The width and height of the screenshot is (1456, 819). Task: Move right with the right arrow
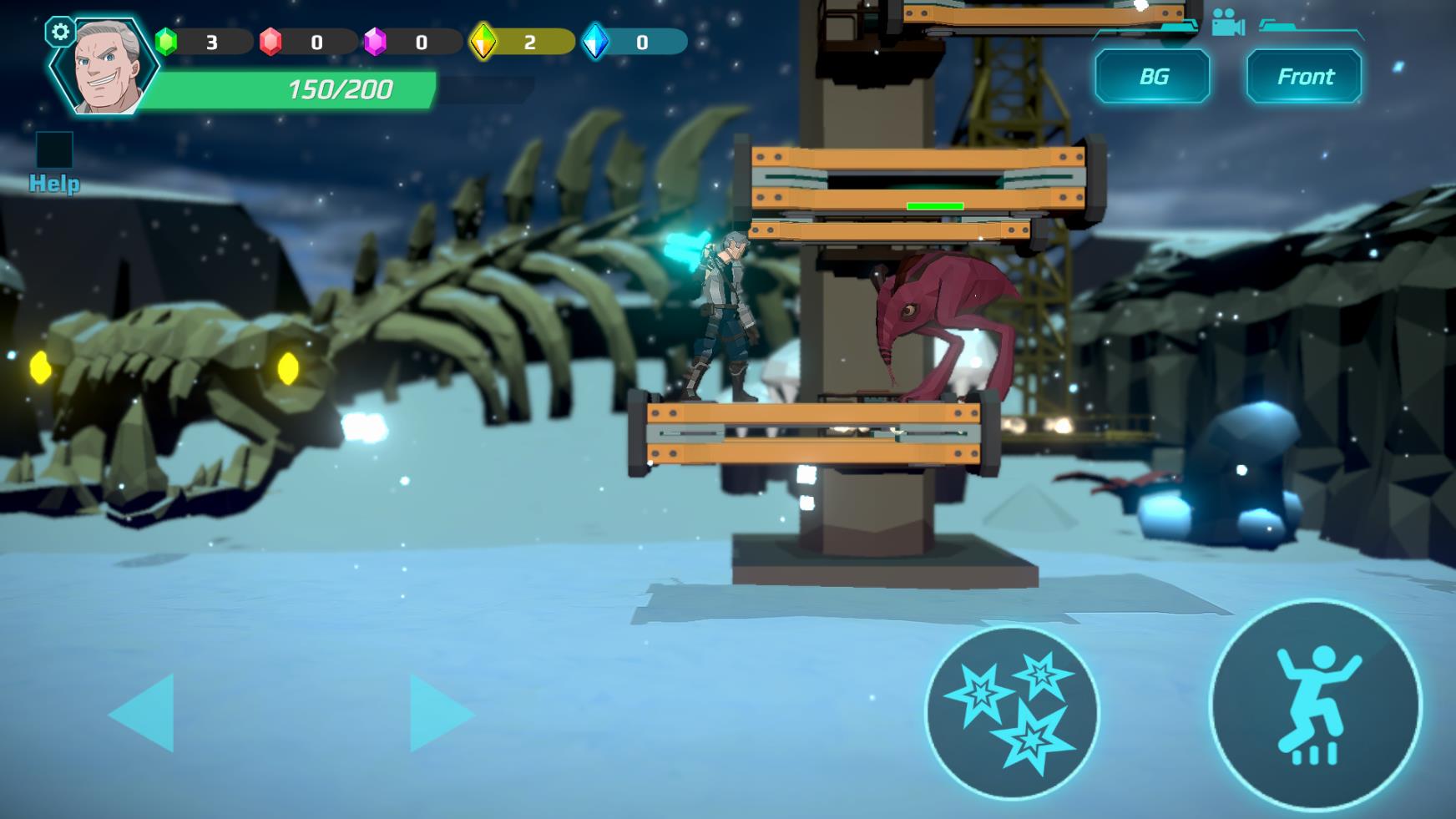tap(439, 713)
